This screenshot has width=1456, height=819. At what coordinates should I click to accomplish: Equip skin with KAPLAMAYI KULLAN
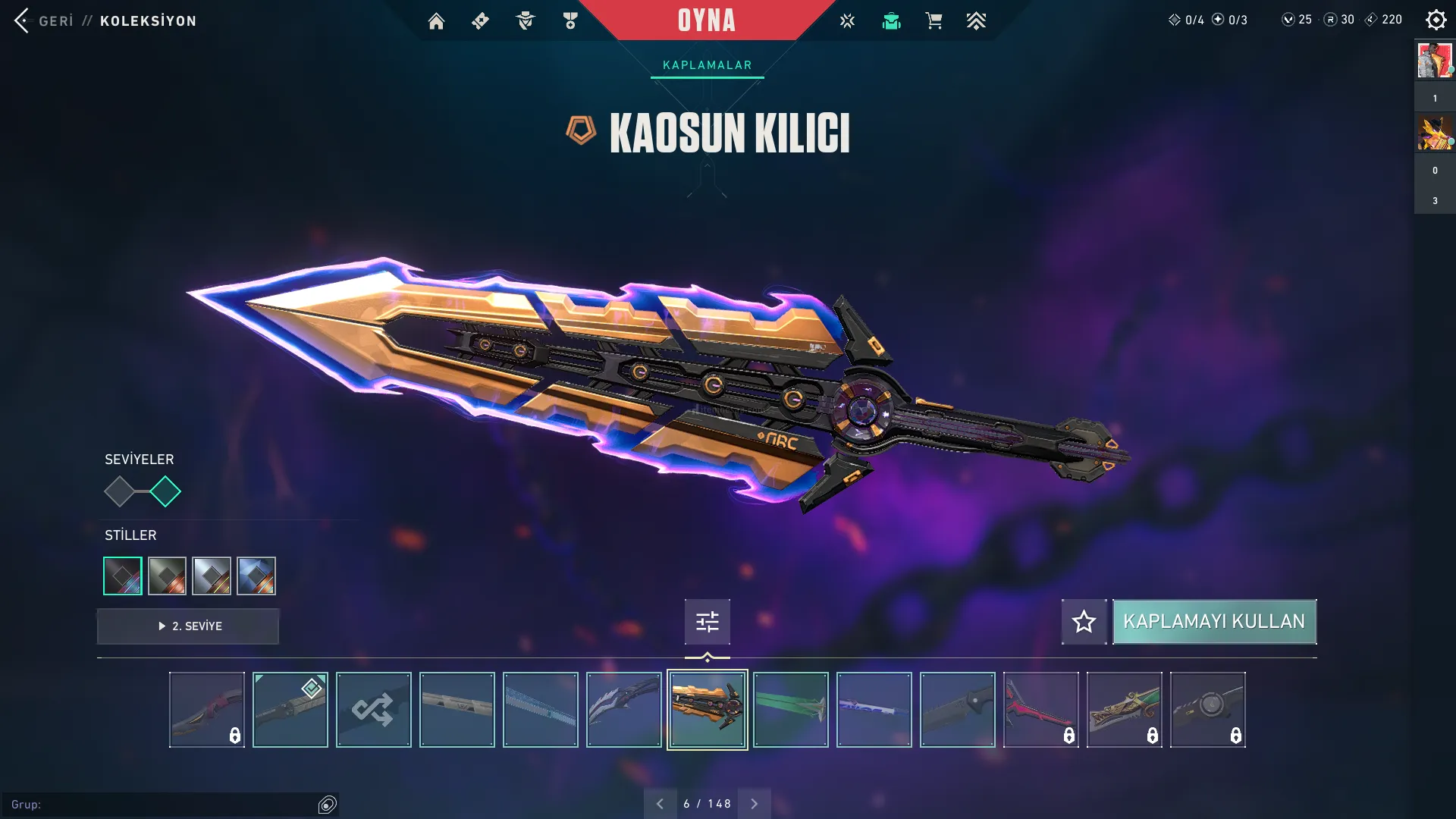[x=1214, y=622]
